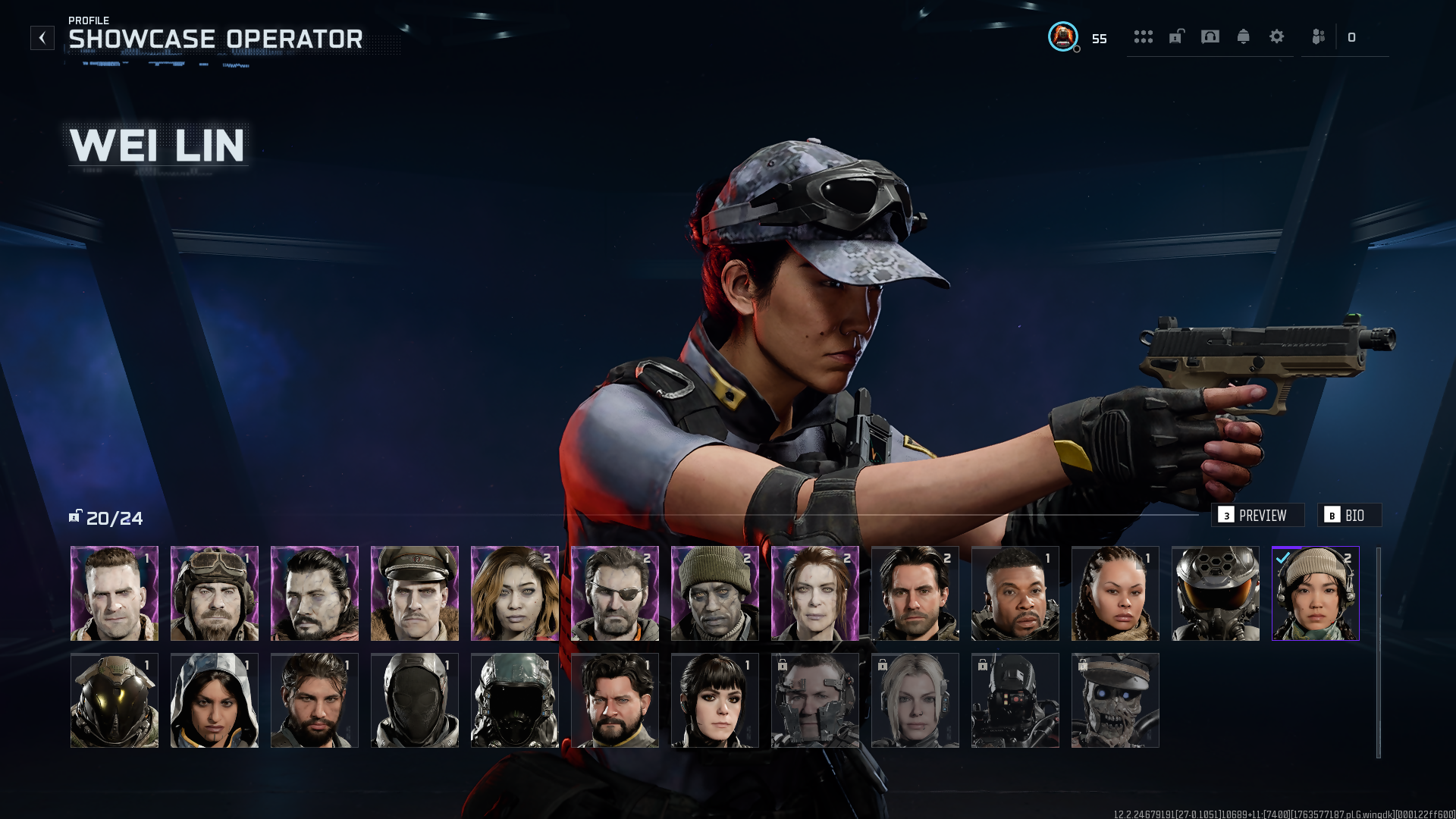Open the Preview option
This screenshot has height=819, width=1456.
[x=1257, y=516]
